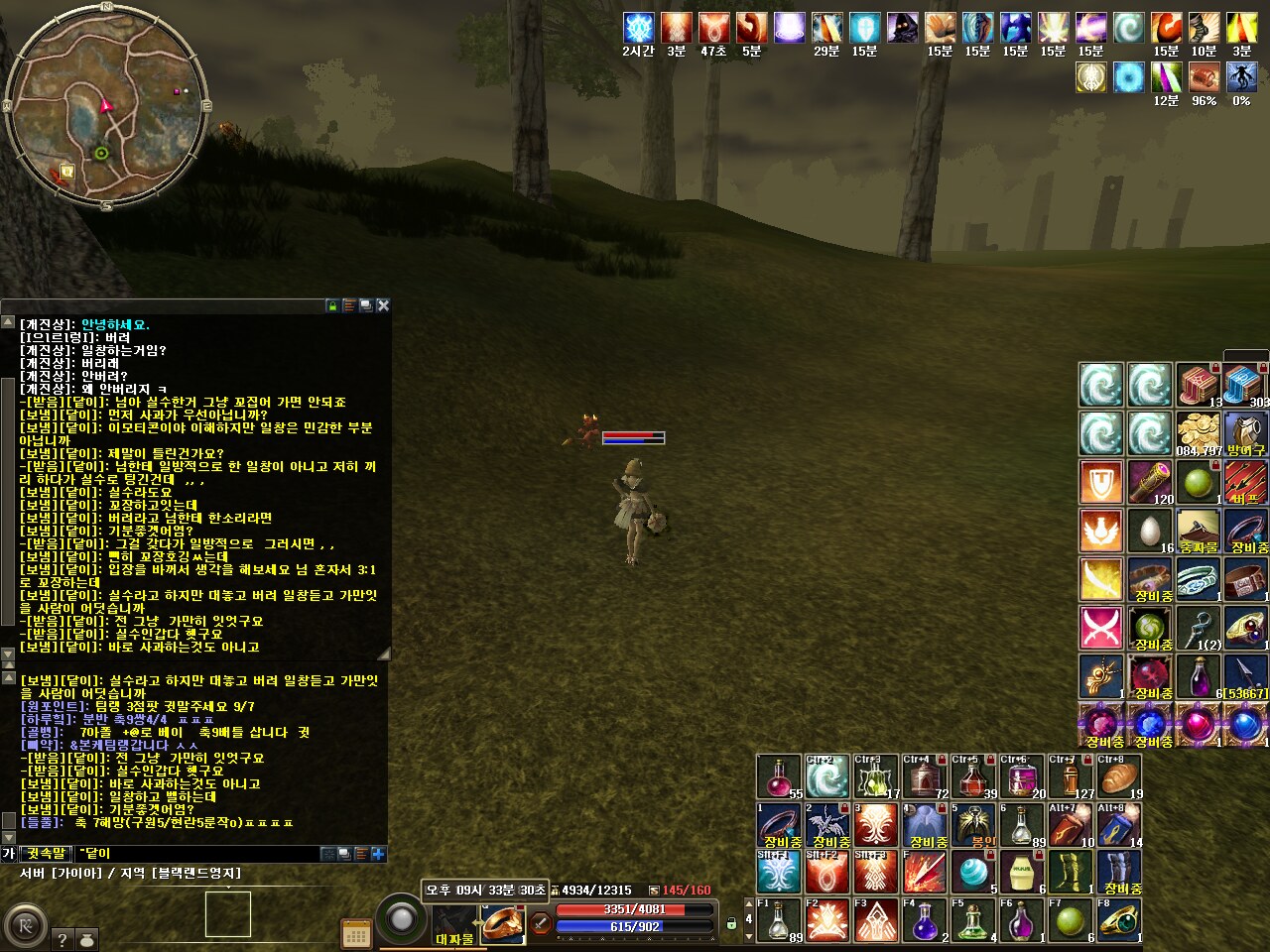The width and height of the screenshot is (1270, 952).
Task: Click the 귓속말 whisper mode button
Action: pos(47,853)
